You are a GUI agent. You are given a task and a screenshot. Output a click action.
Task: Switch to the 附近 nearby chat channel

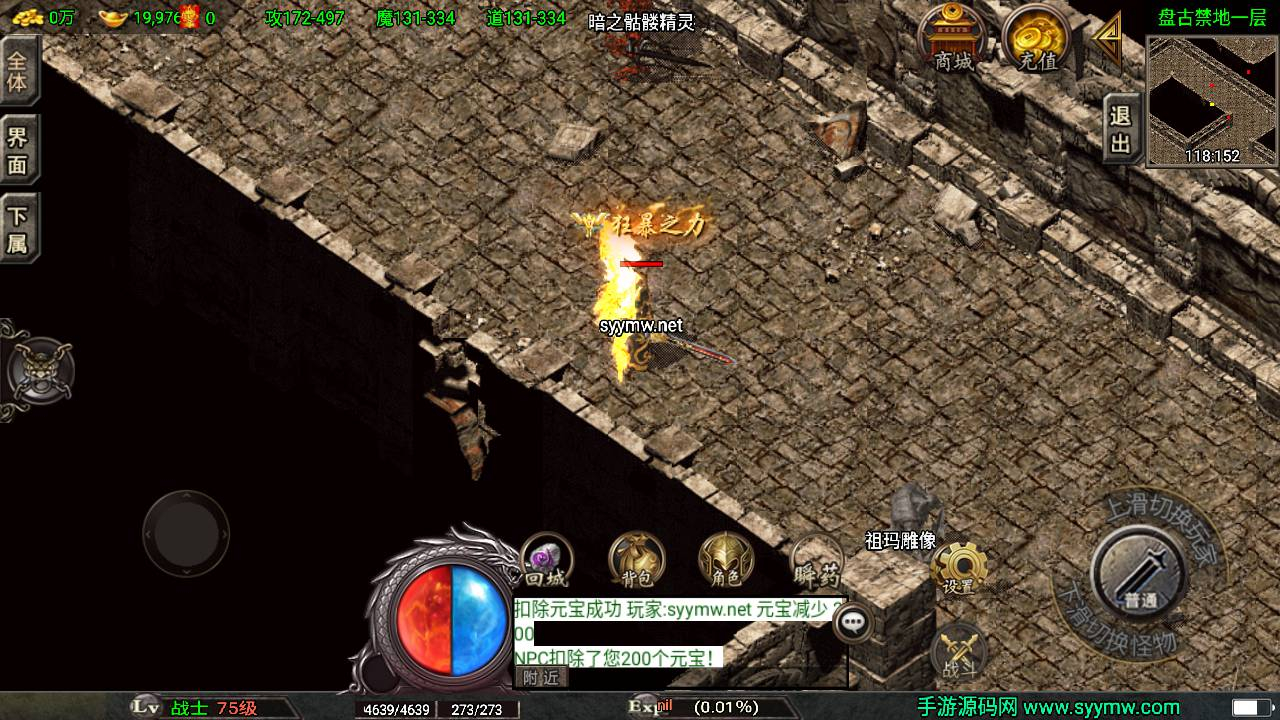[x=541, y=677]
